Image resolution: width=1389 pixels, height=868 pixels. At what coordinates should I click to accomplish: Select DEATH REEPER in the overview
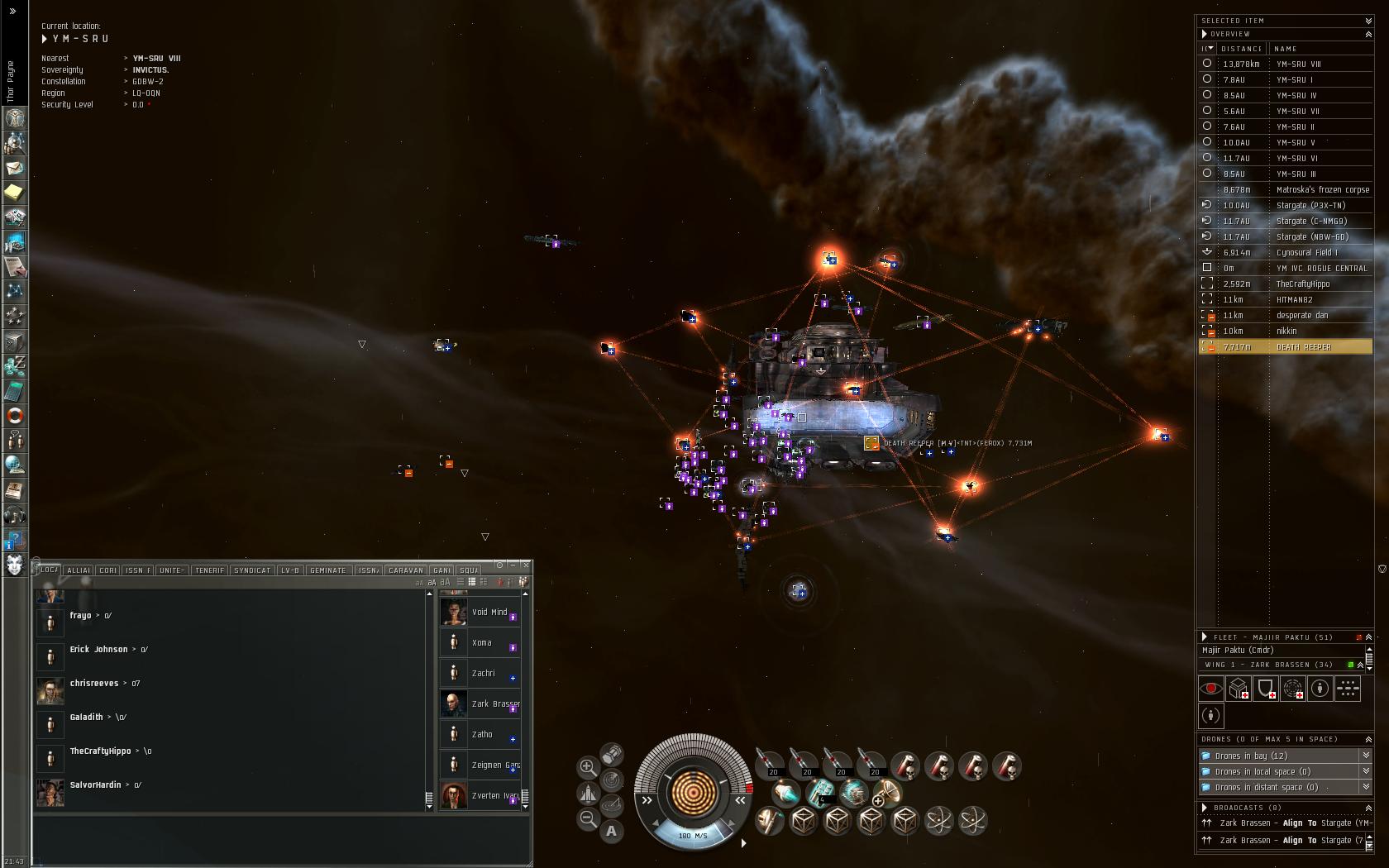pyautogui.click(x=1303, y=347)
